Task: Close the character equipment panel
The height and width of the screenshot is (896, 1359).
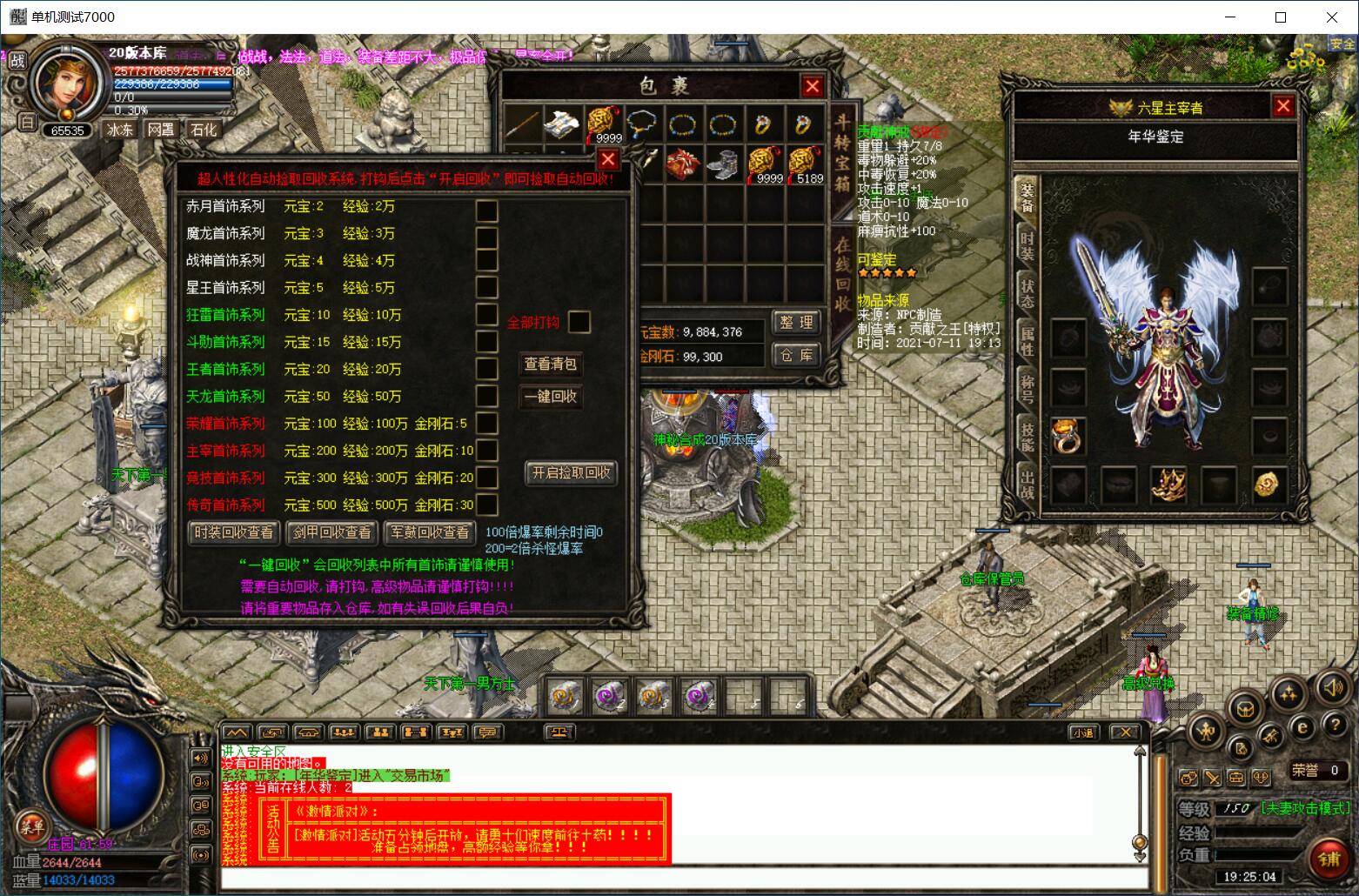Action: (x=1282, y=106)
